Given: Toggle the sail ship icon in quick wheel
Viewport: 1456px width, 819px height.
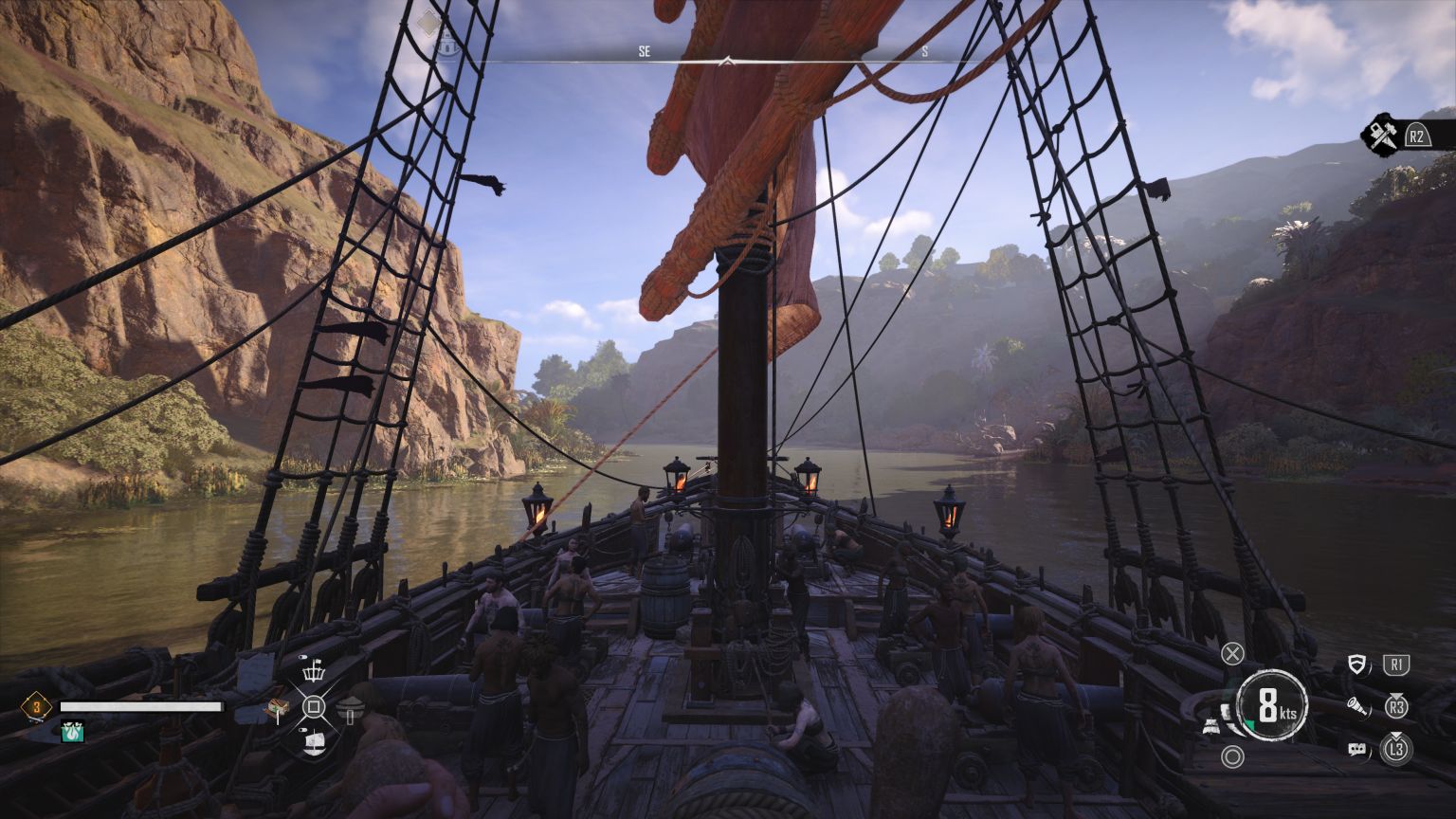Looking at the screenshot, I should (x=314, y=741).
